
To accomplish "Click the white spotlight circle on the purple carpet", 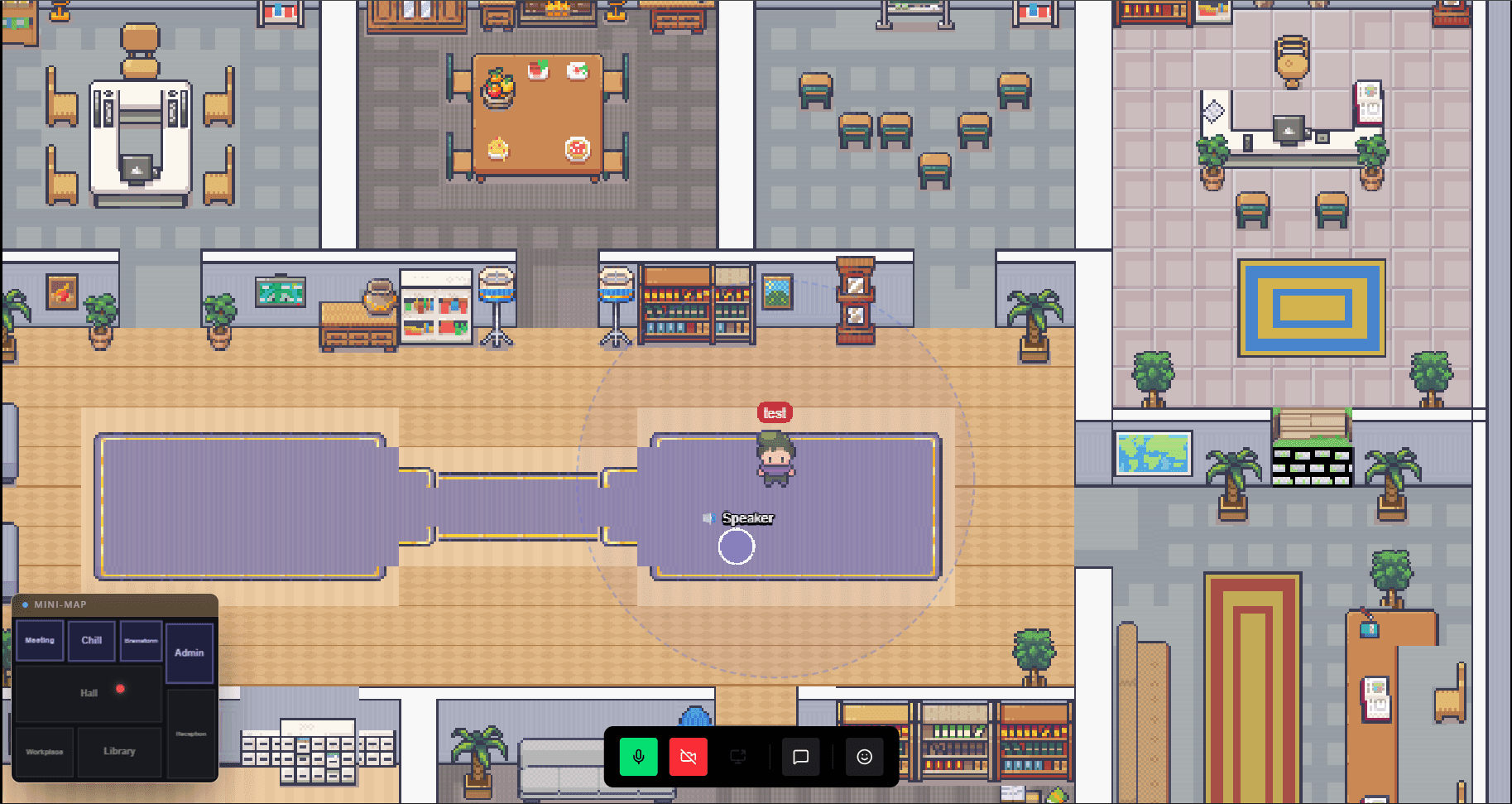I will (x=737, y=547).
